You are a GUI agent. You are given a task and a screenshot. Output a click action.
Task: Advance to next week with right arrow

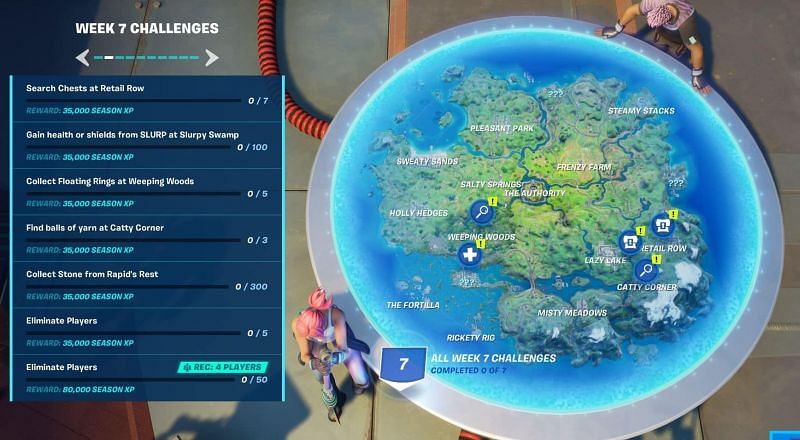point(212,58)
